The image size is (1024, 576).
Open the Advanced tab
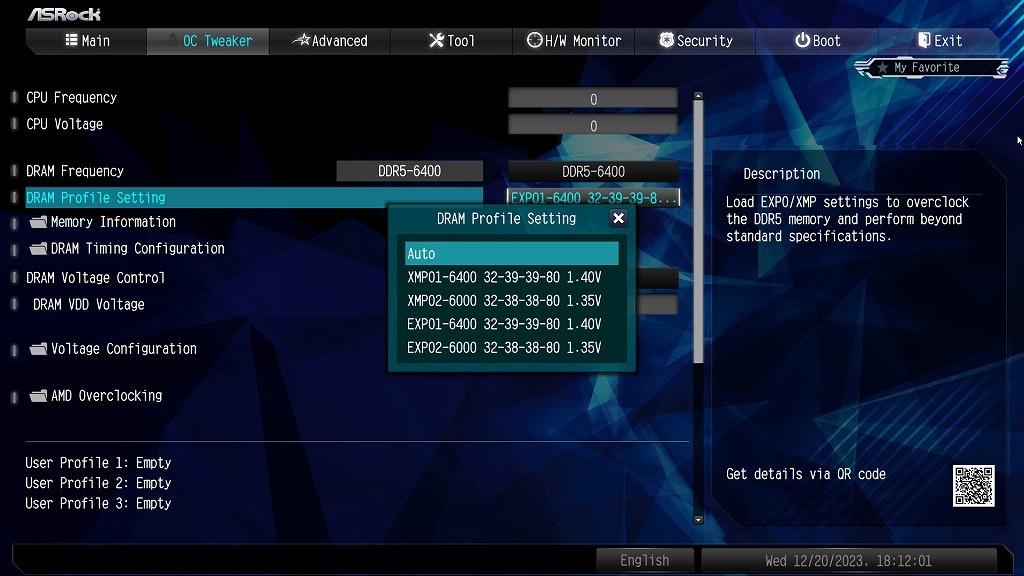(329, 41)
